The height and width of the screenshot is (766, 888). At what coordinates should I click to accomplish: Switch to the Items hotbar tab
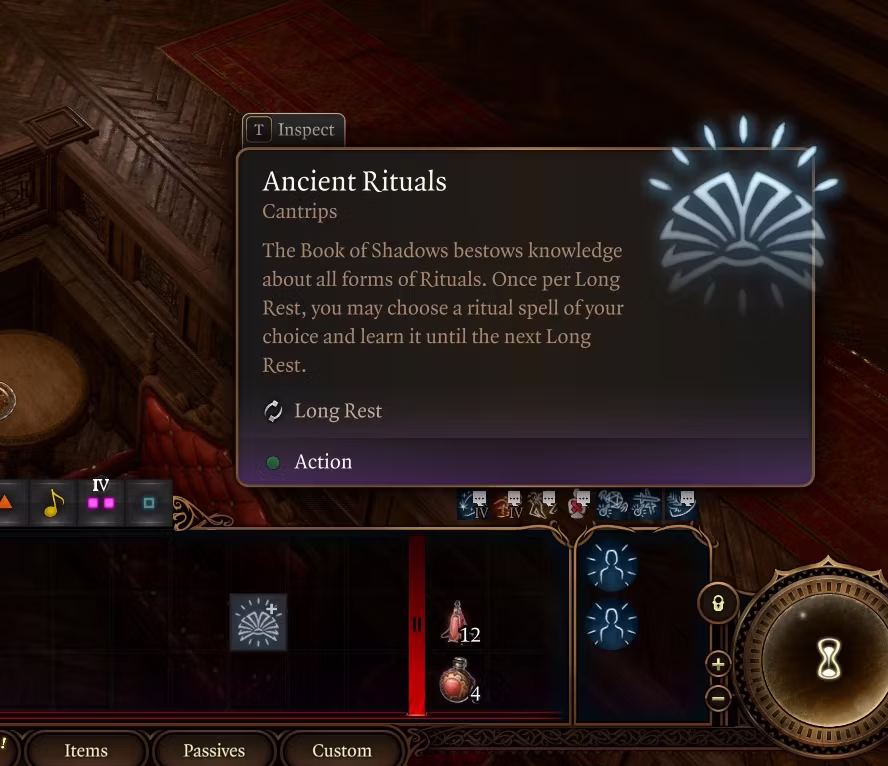point(85,750)
